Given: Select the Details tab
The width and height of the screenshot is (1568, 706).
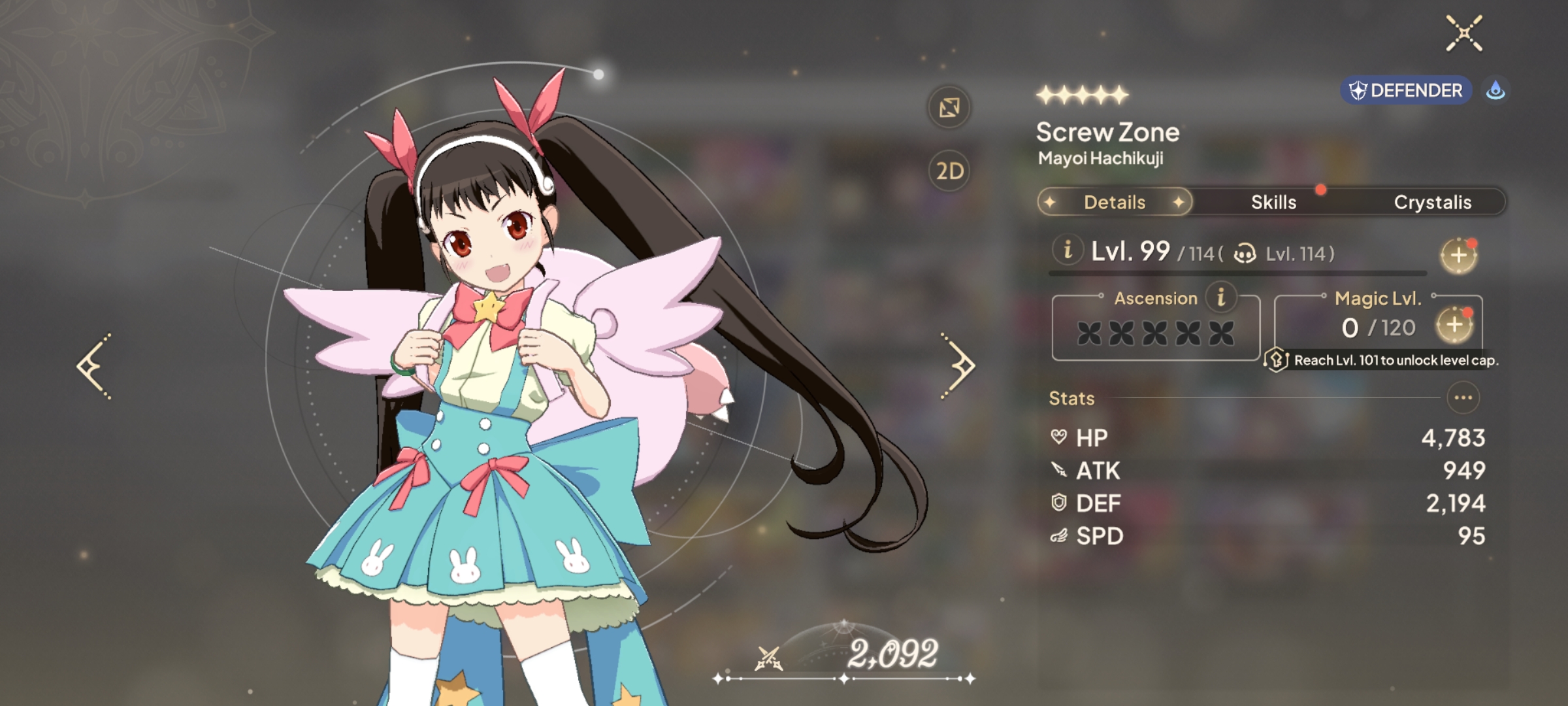Looking at the screenshot, I should tap(1115, 203).
